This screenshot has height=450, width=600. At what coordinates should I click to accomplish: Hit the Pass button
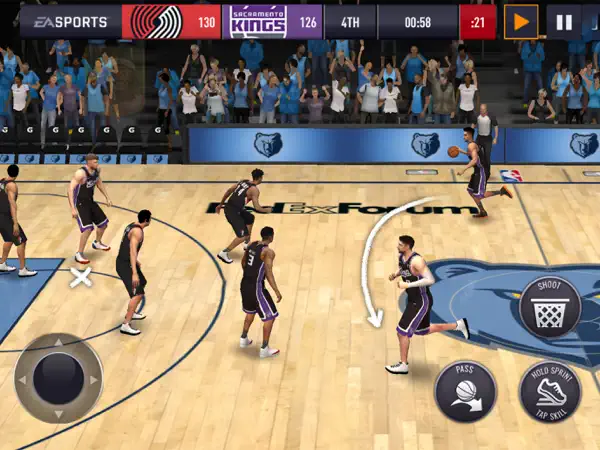tap(465, 390)
